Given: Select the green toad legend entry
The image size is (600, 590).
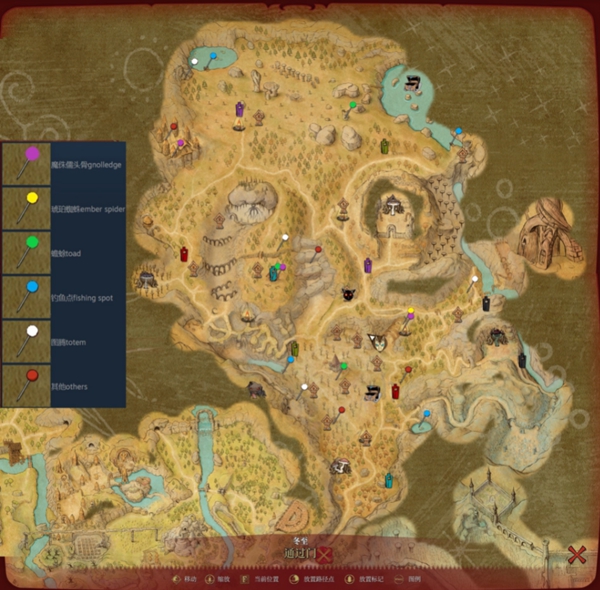Looking at the screenshot, I should tap(63, 253).
